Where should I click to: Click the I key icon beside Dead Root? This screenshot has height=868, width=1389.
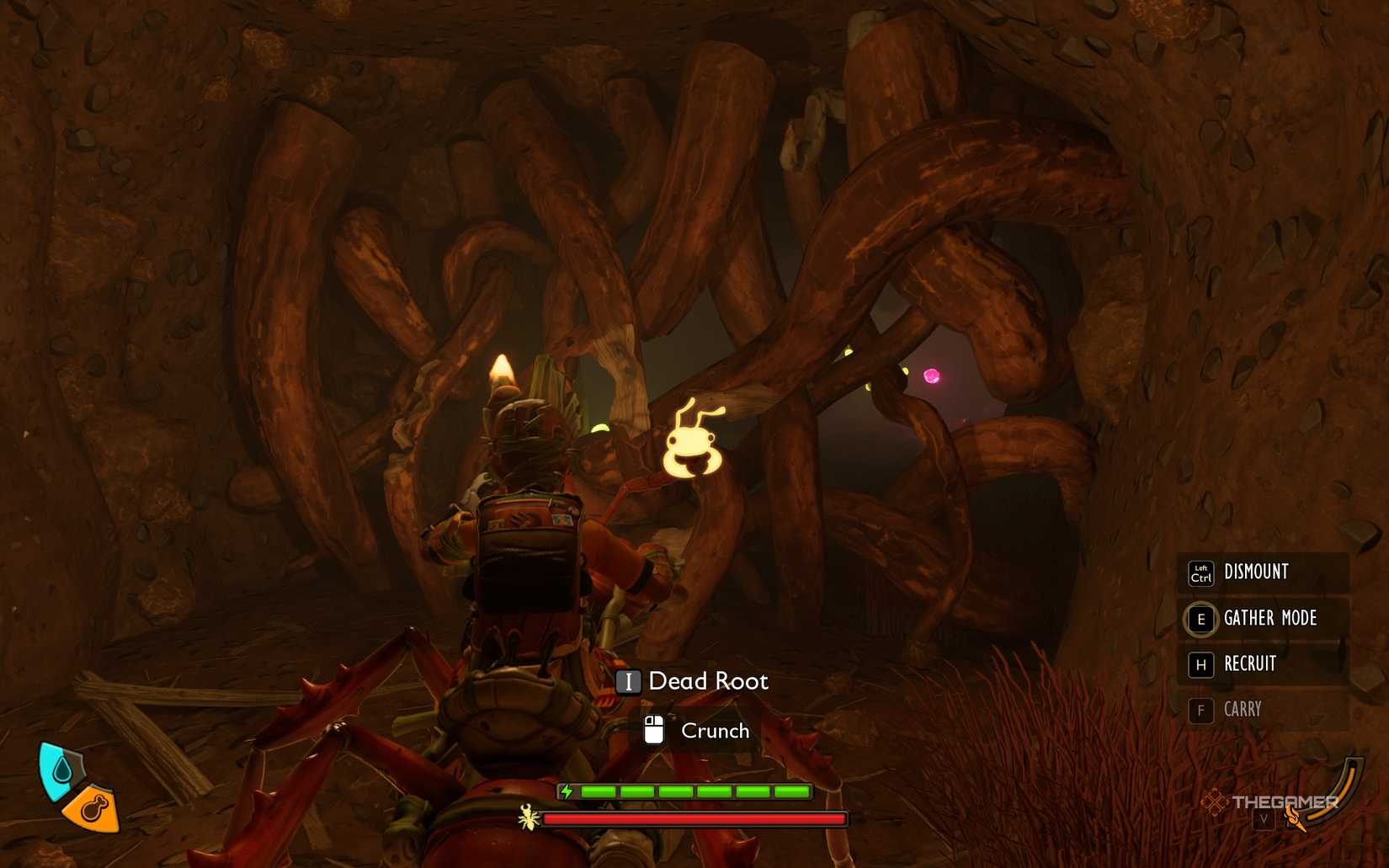[x=627, y=682]
